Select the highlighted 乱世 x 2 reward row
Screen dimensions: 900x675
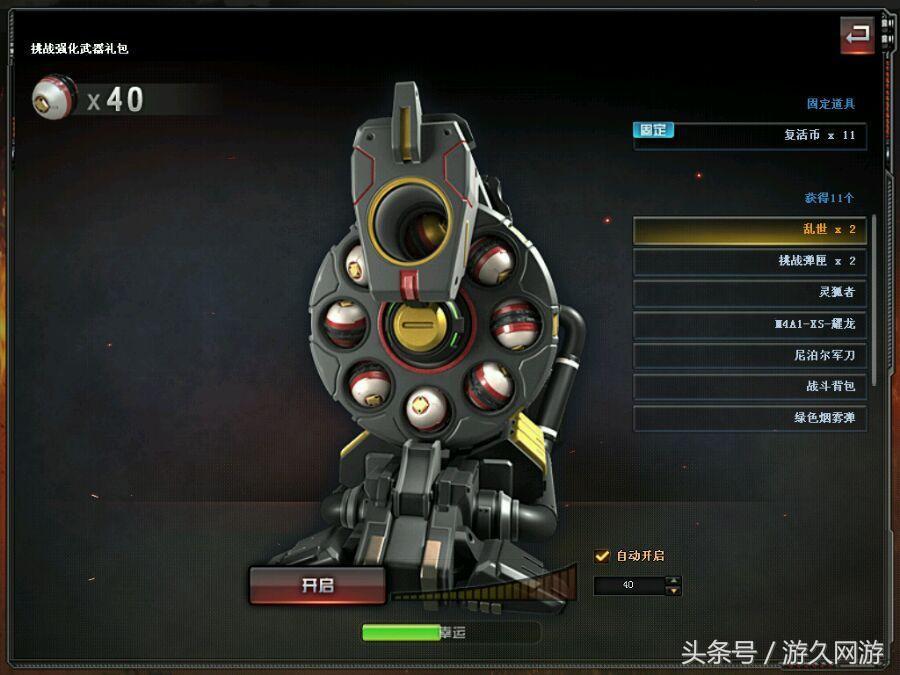coord(749,230)
